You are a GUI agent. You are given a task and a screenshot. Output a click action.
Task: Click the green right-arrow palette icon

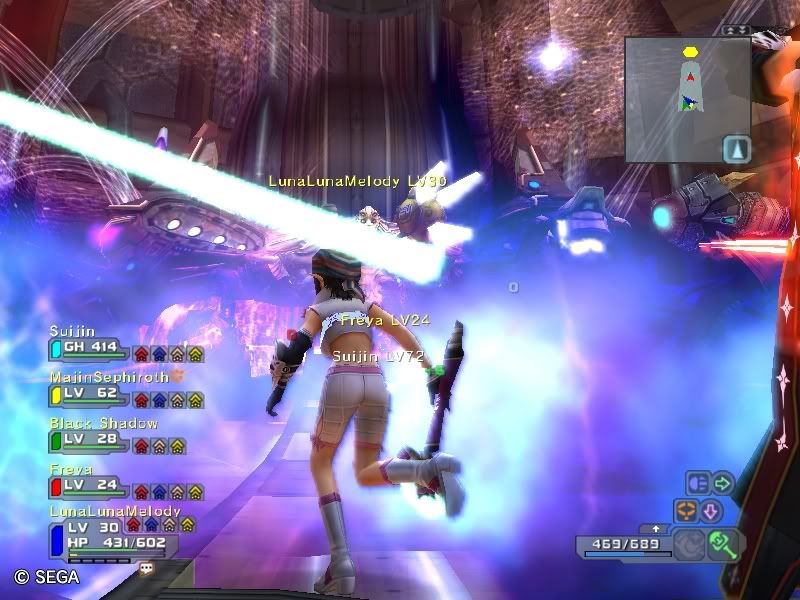pyautogui.click(x=722, y=484)
